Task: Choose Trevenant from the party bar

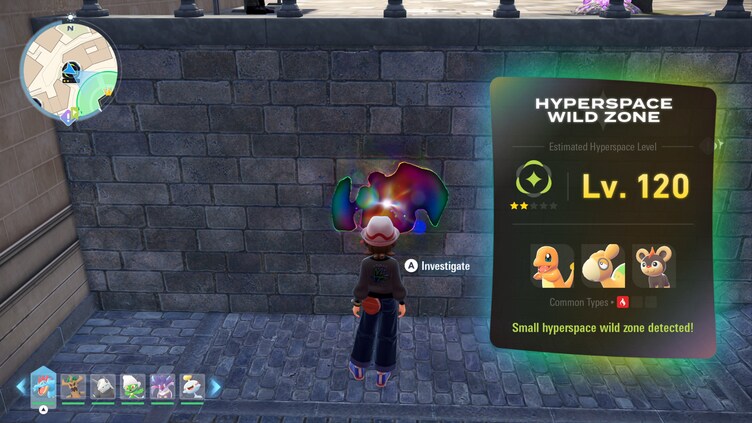Action: [x=73, y=386]
